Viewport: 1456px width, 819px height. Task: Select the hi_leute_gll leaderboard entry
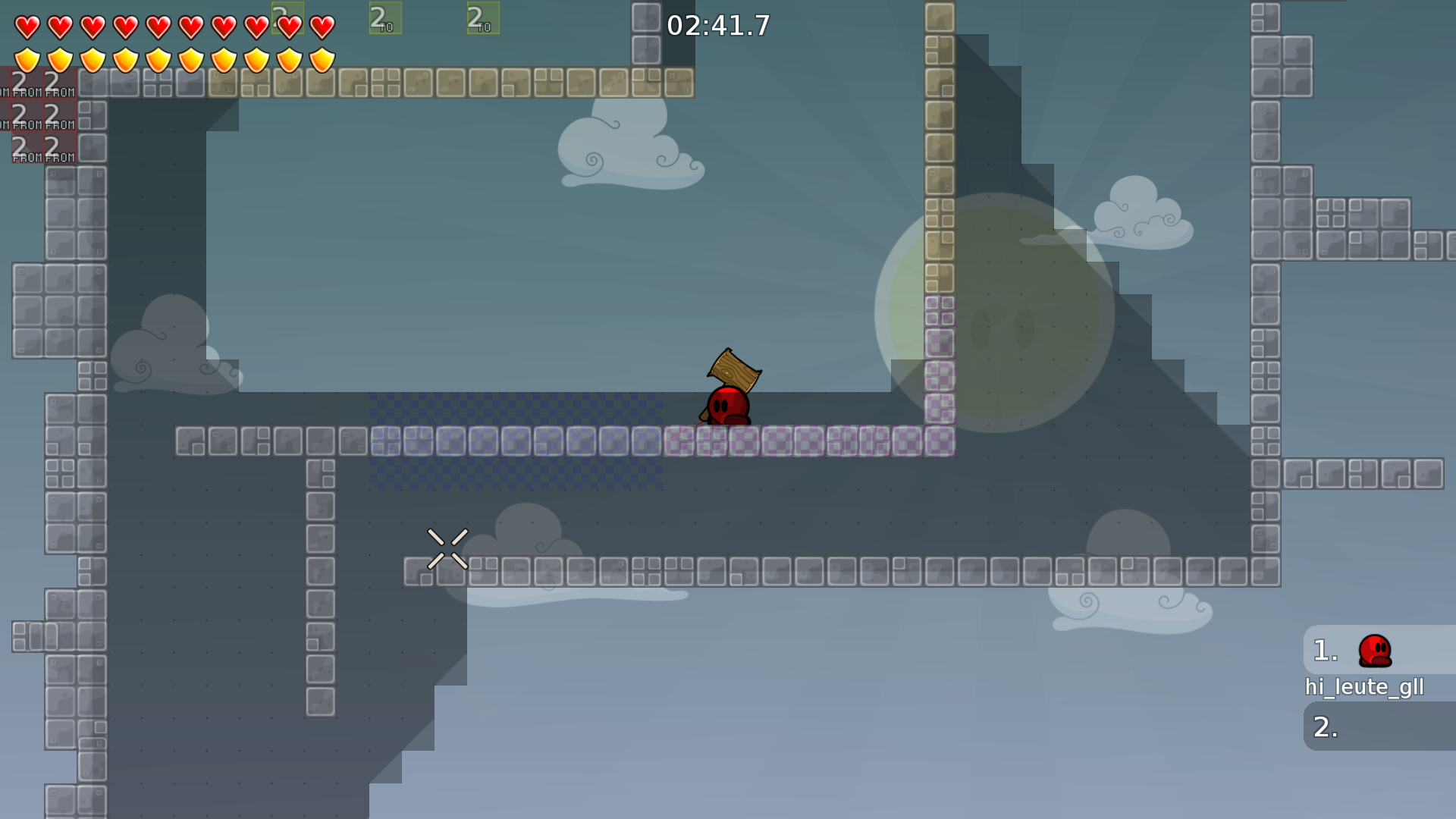coord(1365,687)
